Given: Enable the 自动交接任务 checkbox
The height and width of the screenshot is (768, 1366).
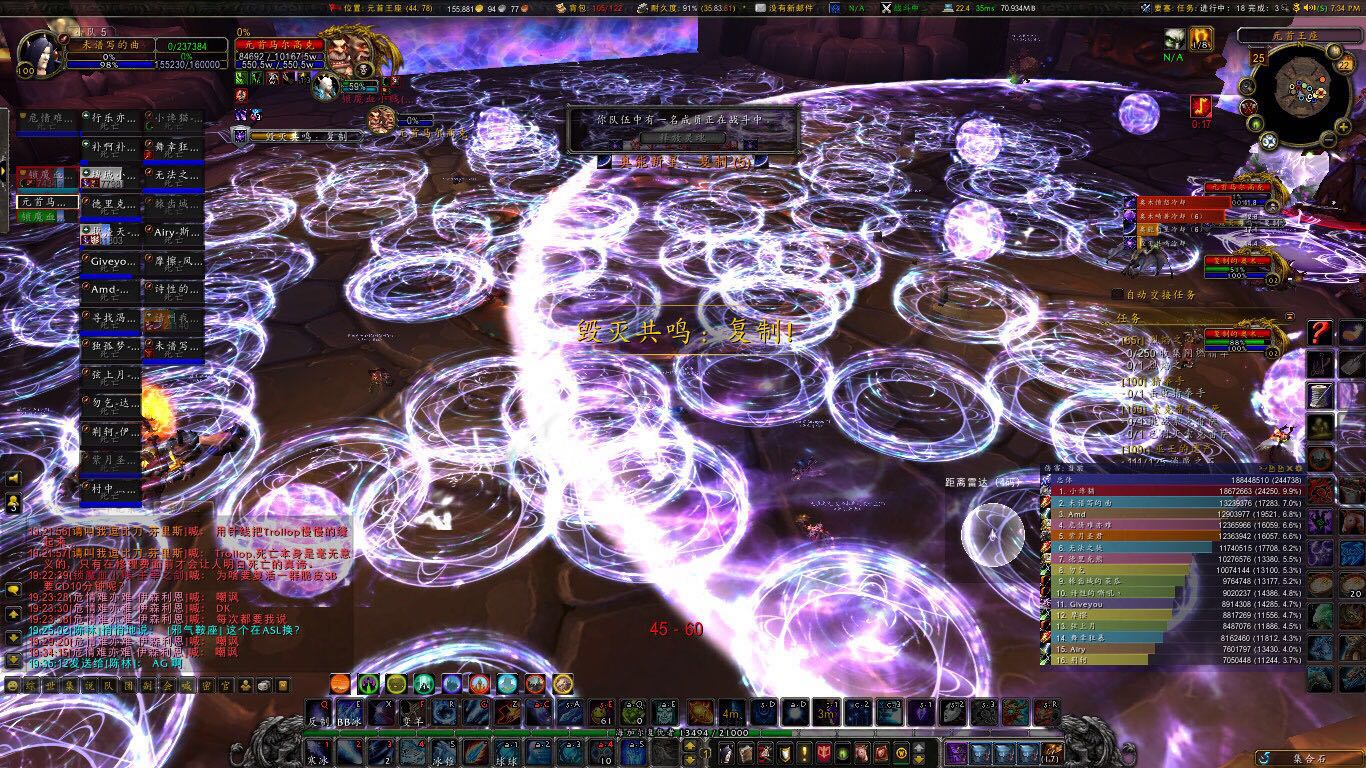Looking at the screenshot, I should 1117,293.
